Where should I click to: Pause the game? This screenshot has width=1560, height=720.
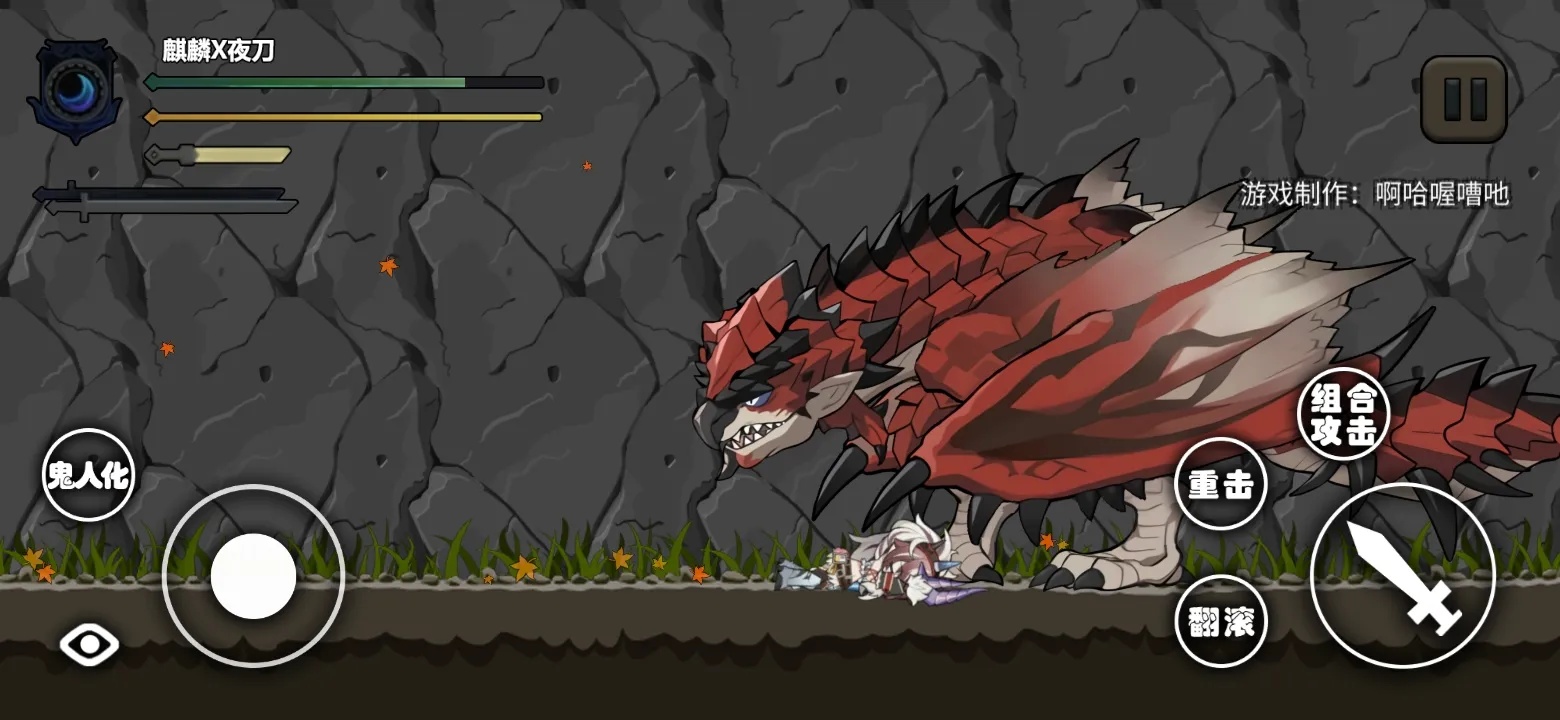click(1463, 98)
